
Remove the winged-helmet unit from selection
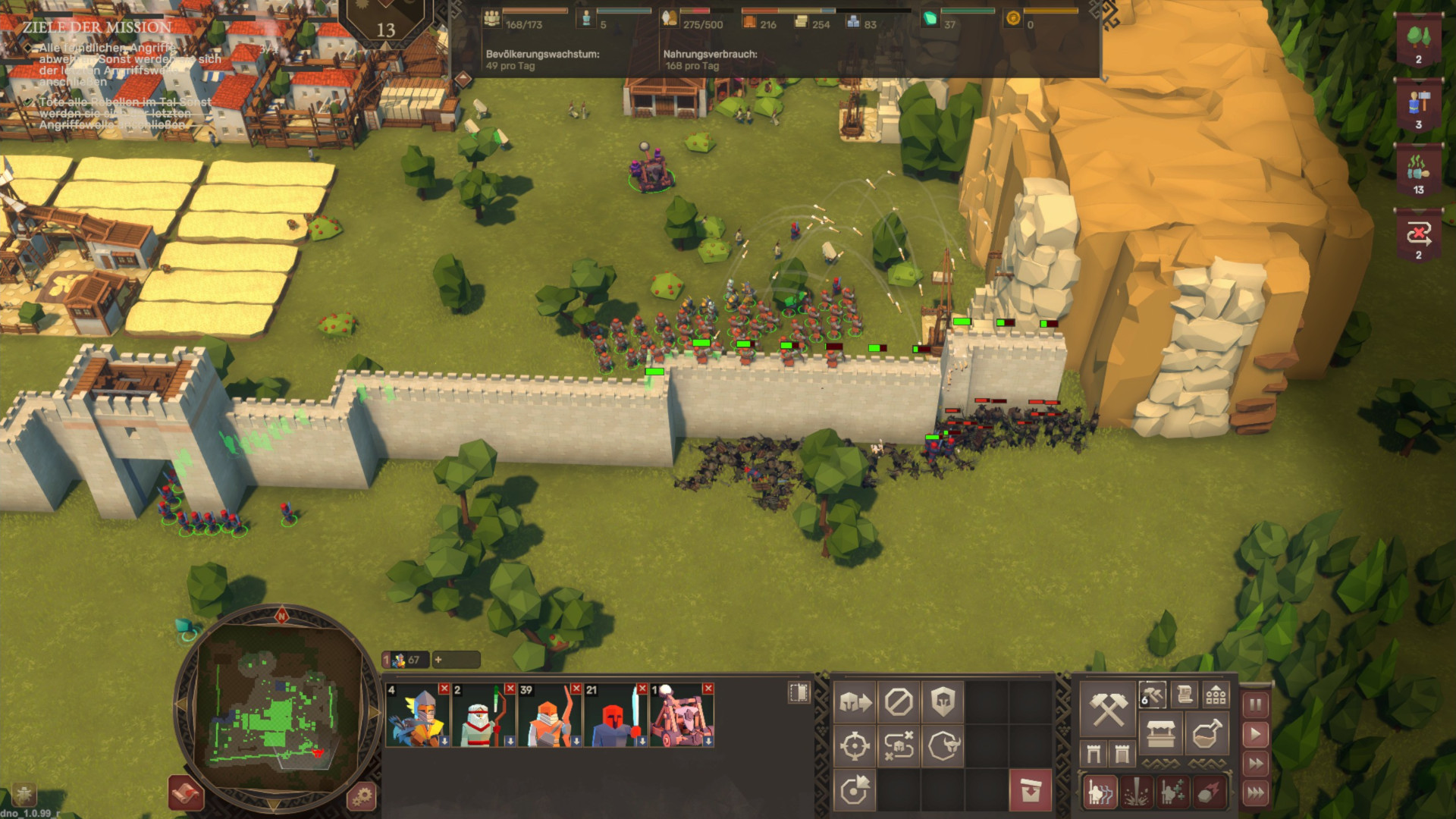tap(444, 689)
